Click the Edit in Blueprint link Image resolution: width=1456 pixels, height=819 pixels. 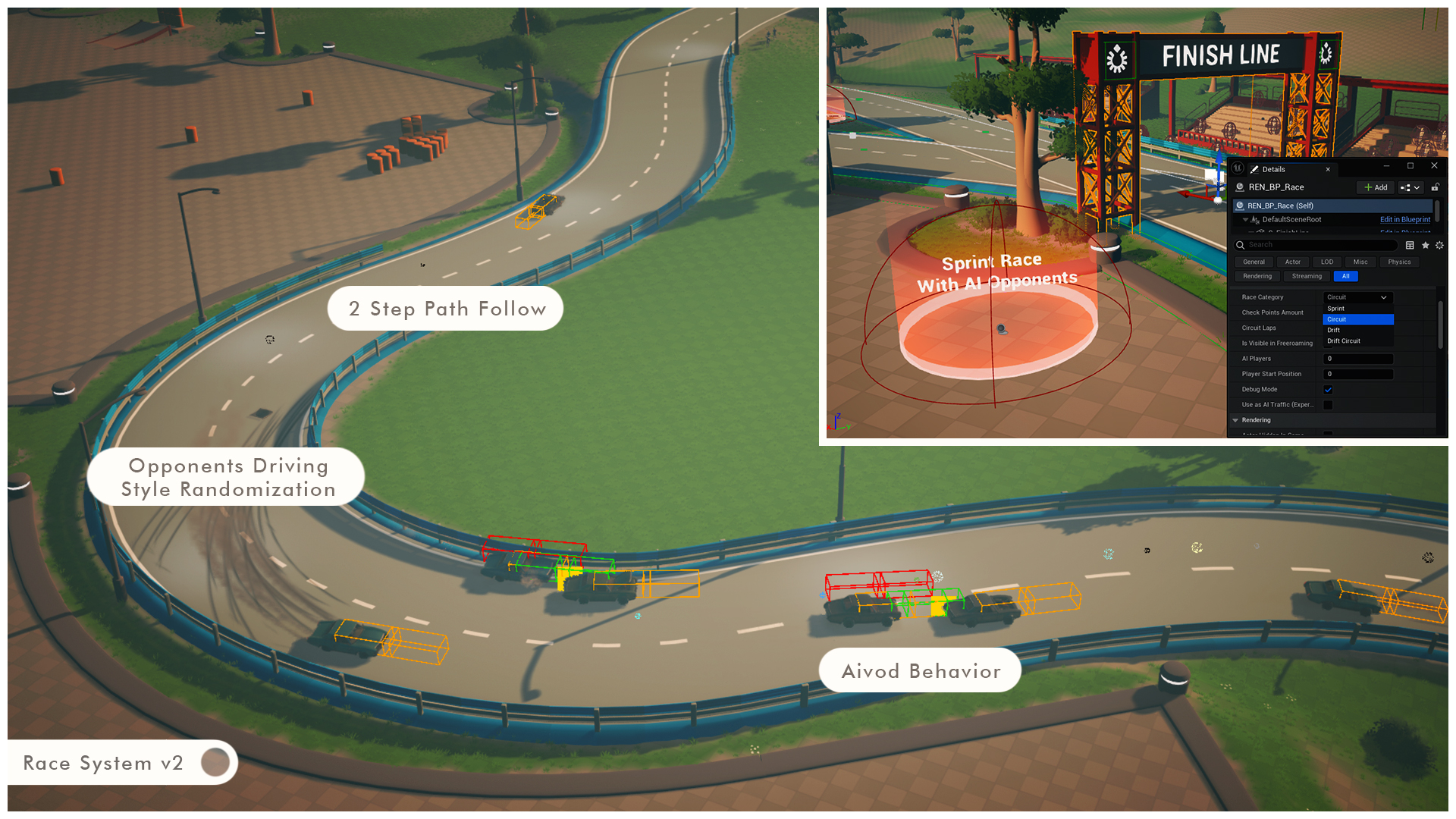(1405, 219)
